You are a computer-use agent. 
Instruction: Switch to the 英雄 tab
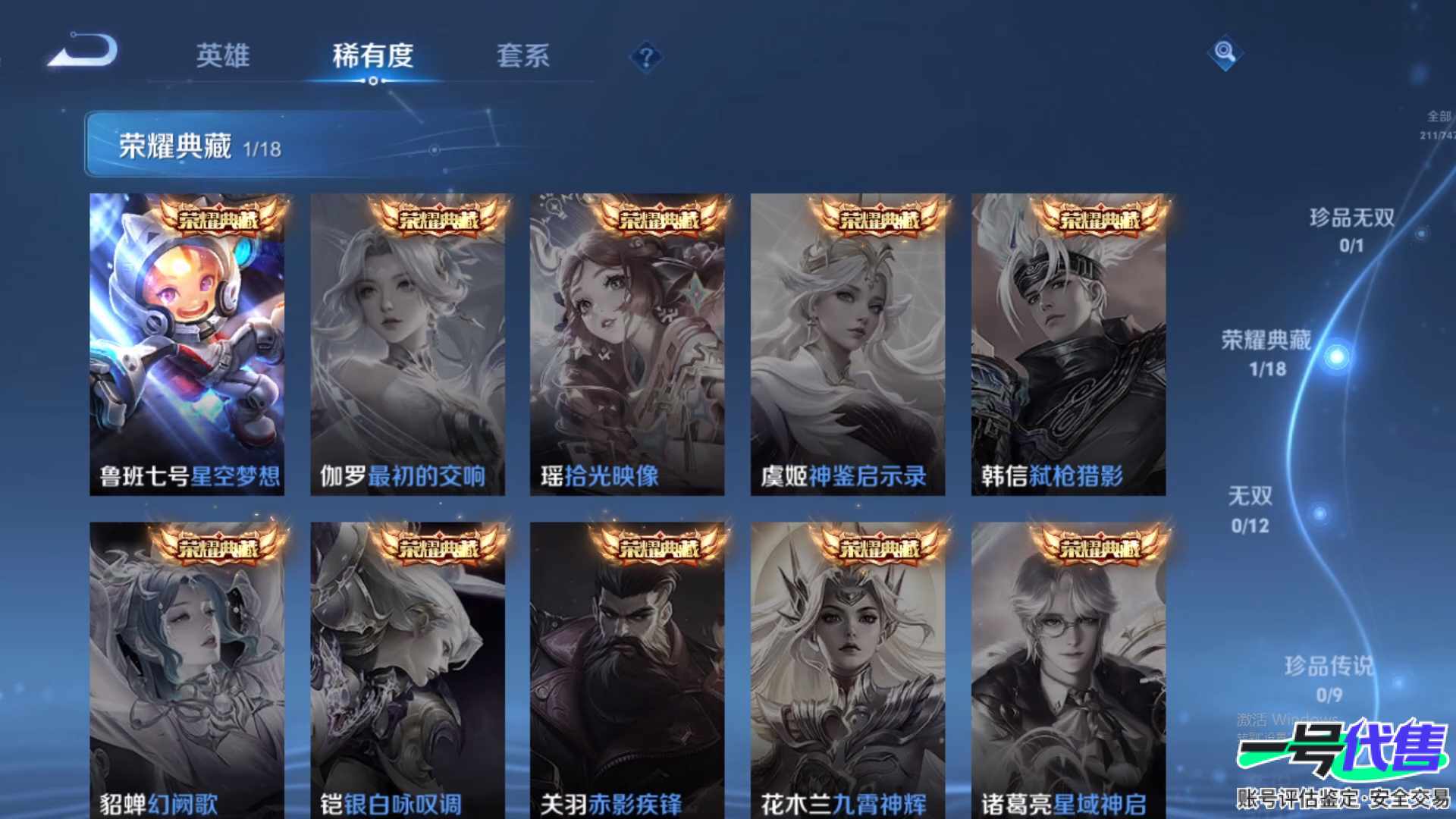(x=224, y=56)
